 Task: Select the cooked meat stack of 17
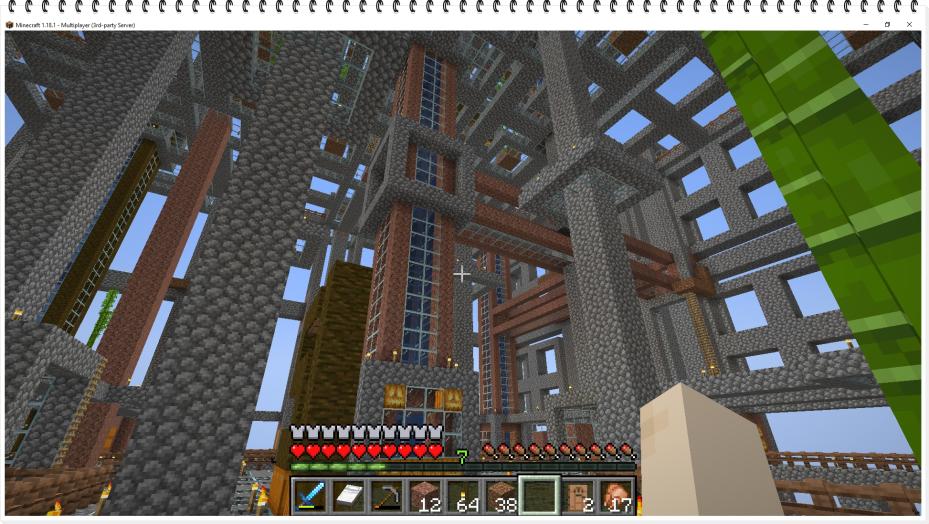615,495
